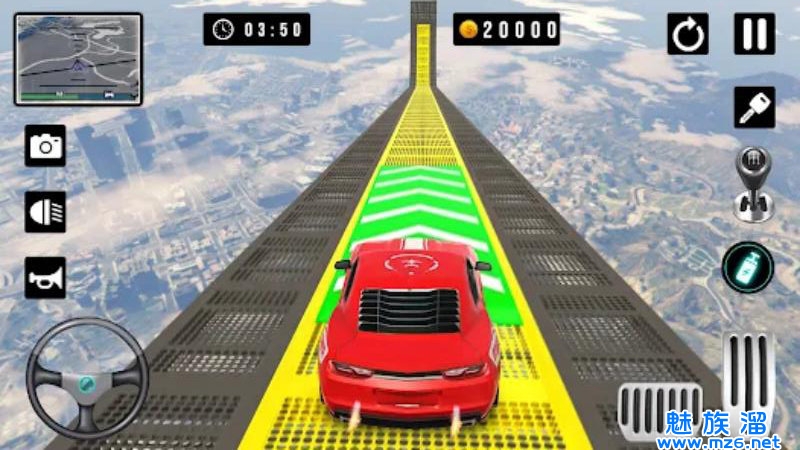Honk the car horn
This screenshot has width=800, height=450.
click(x=46, y=277)
